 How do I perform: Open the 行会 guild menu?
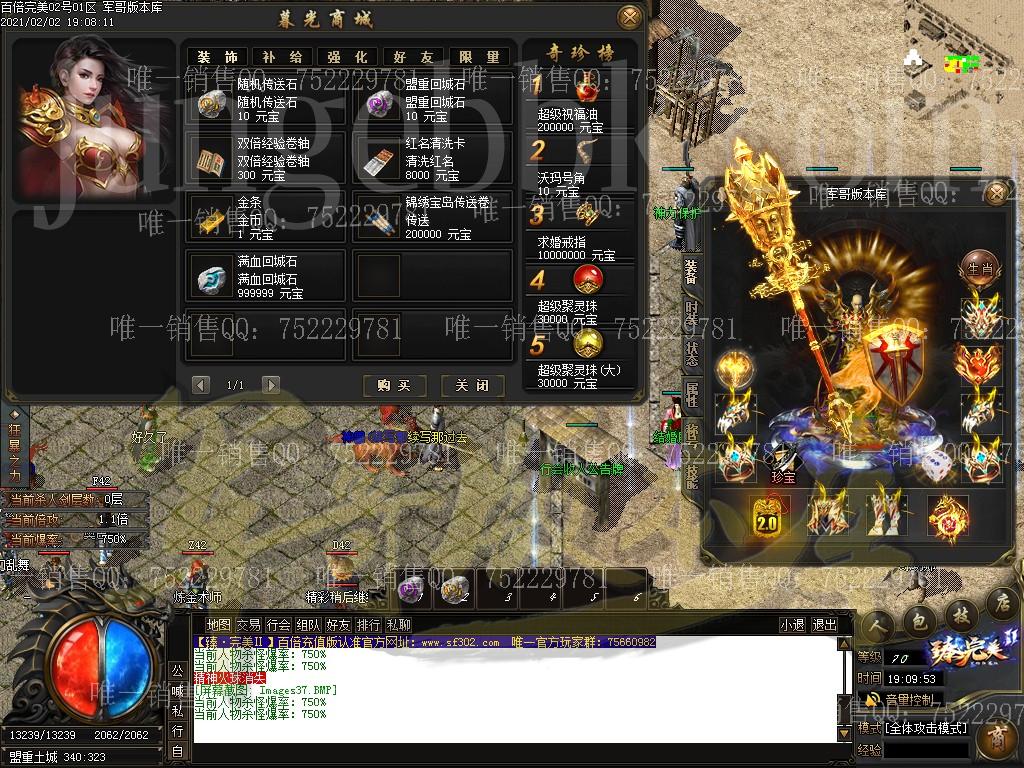(279, 625)
